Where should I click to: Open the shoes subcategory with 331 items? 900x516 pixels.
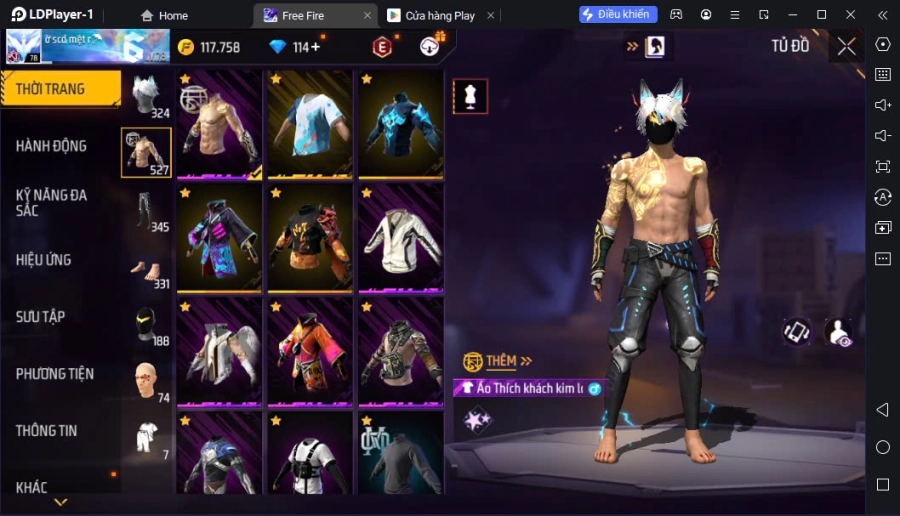(x=146, y=268)
